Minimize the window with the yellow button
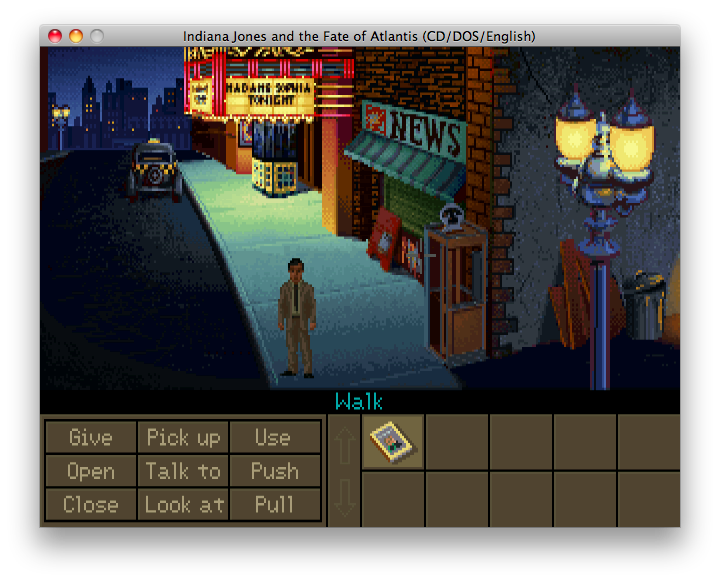Viewport: 720px width, 582px height. (x=76, y=36)
